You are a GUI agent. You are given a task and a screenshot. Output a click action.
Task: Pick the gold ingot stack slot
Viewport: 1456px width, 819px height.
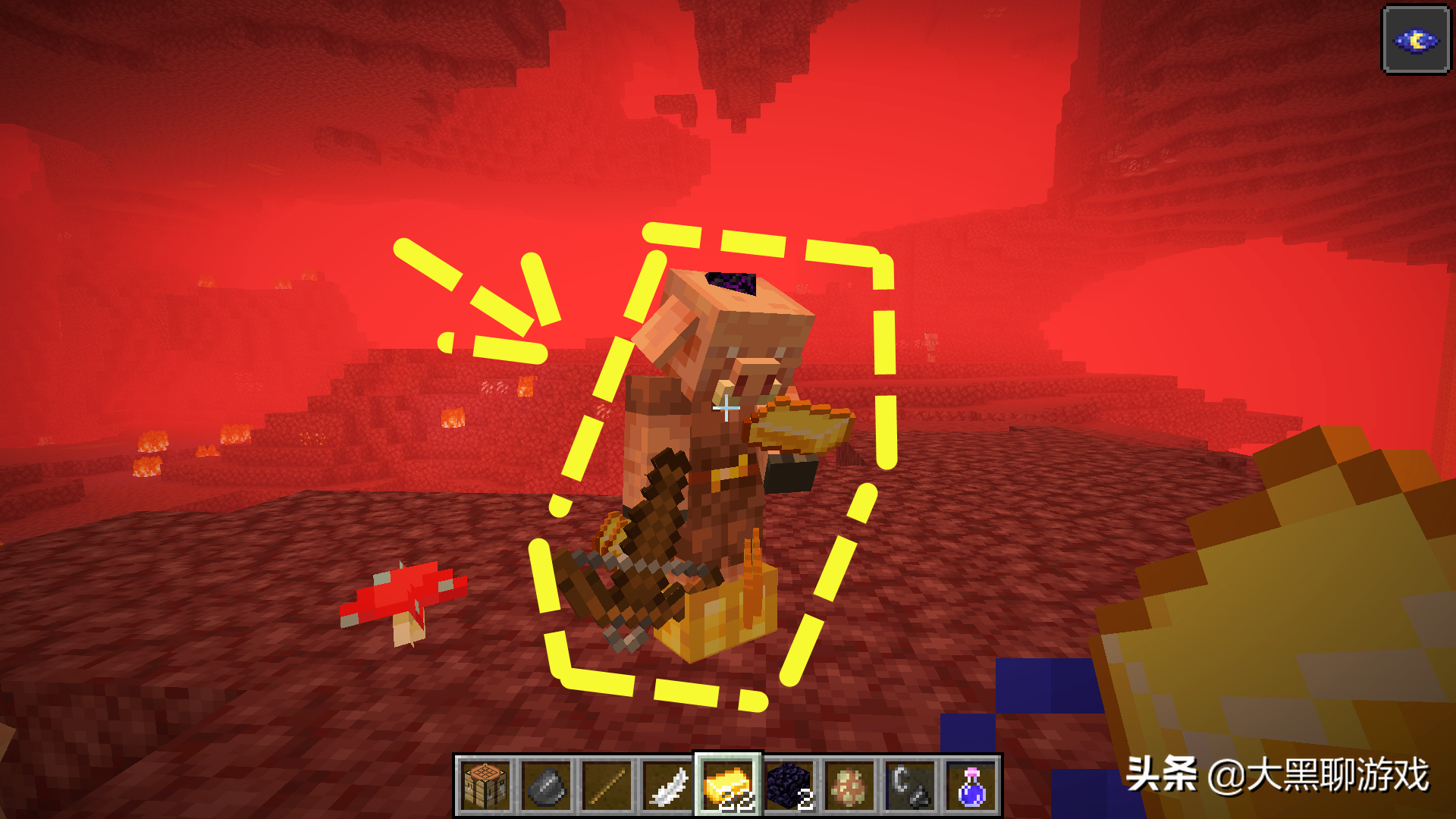[728, 786]
